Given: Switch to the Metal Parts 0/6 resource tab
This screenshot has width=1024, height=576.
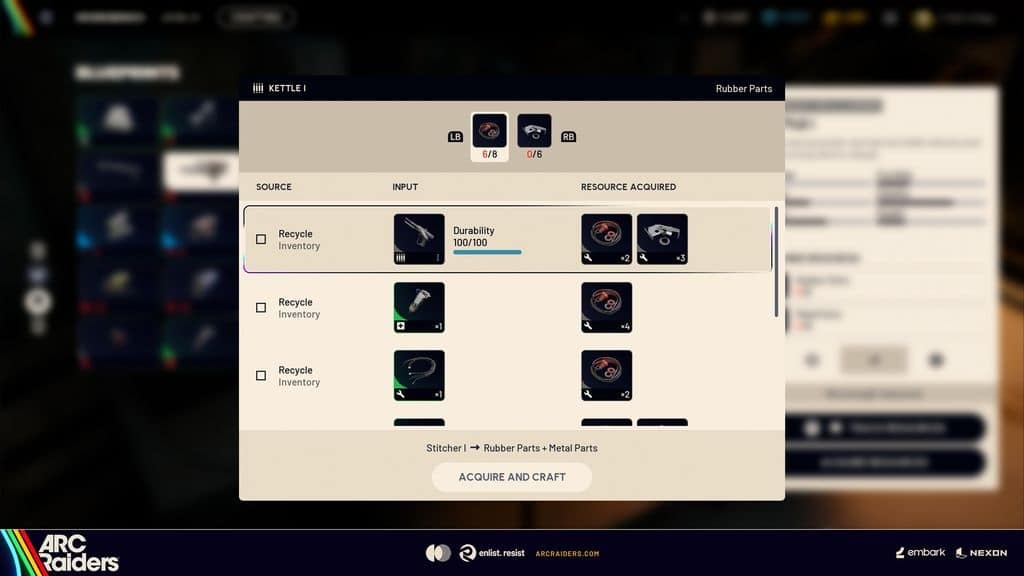Looking at the screenshot, I should 534,136.
